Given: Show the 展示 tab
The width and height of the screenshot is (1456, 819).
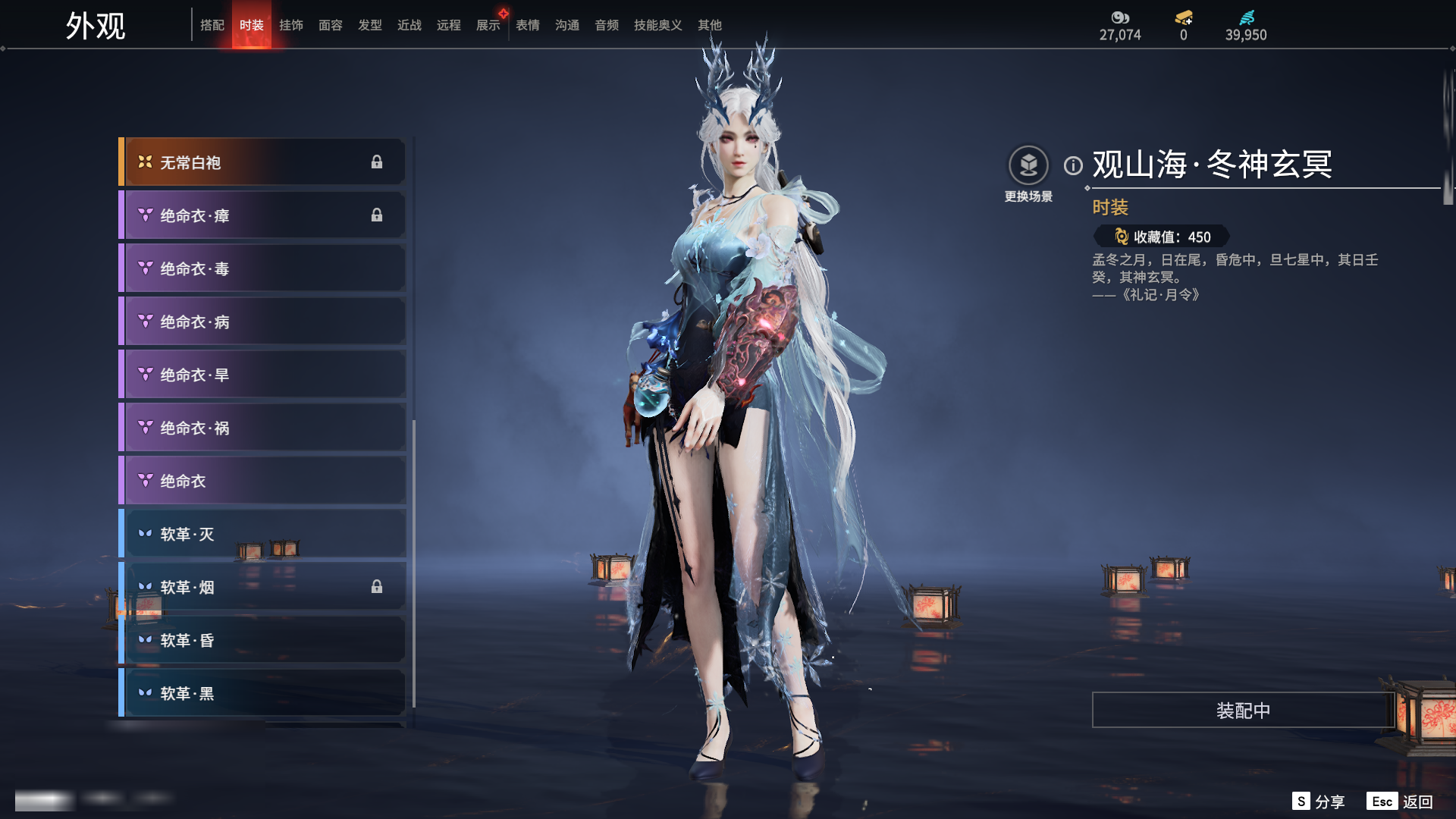Looking at the screenshot, I should click(488, 25).
